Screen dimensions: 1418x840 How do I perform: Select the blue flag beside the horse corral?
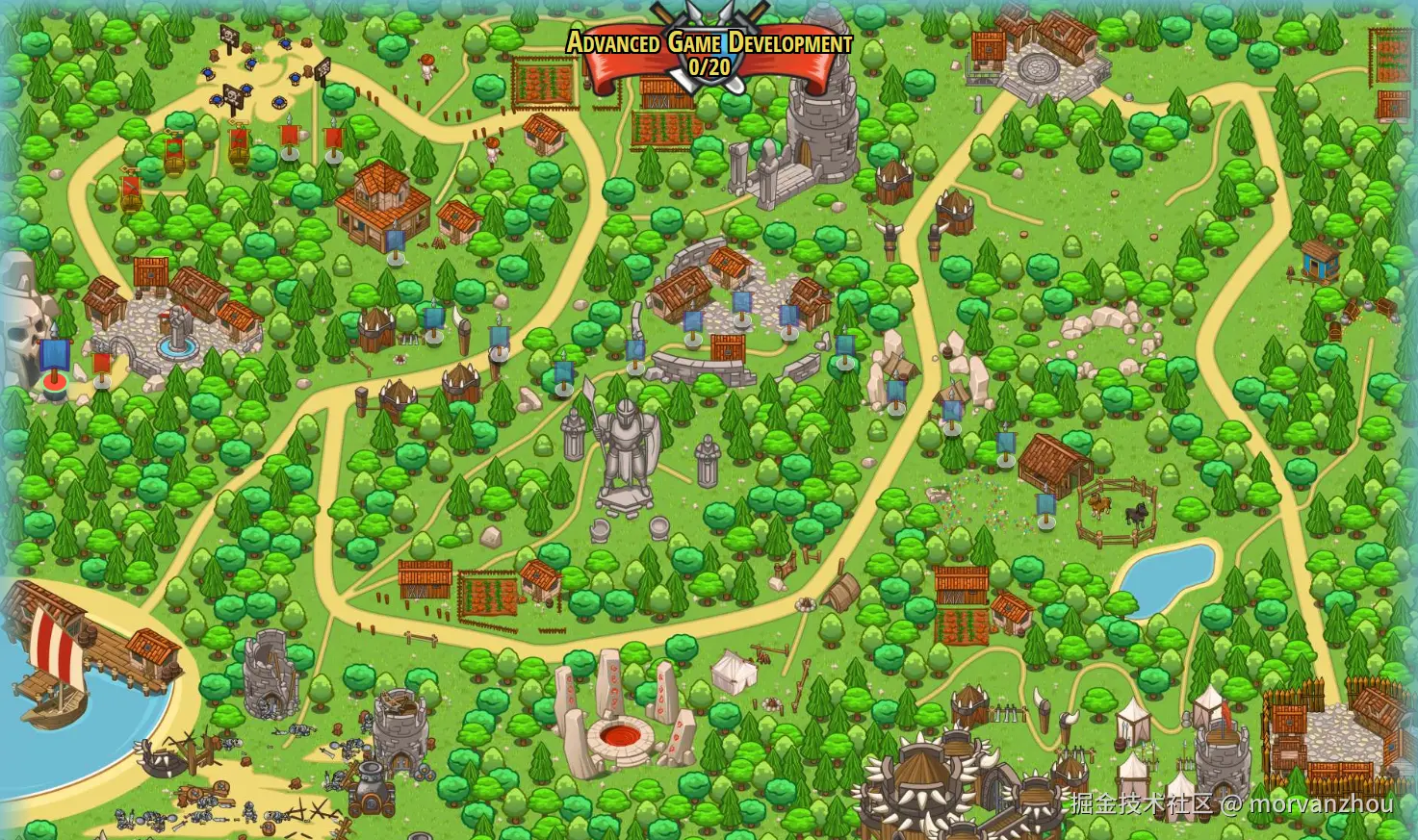(1046, 507)
